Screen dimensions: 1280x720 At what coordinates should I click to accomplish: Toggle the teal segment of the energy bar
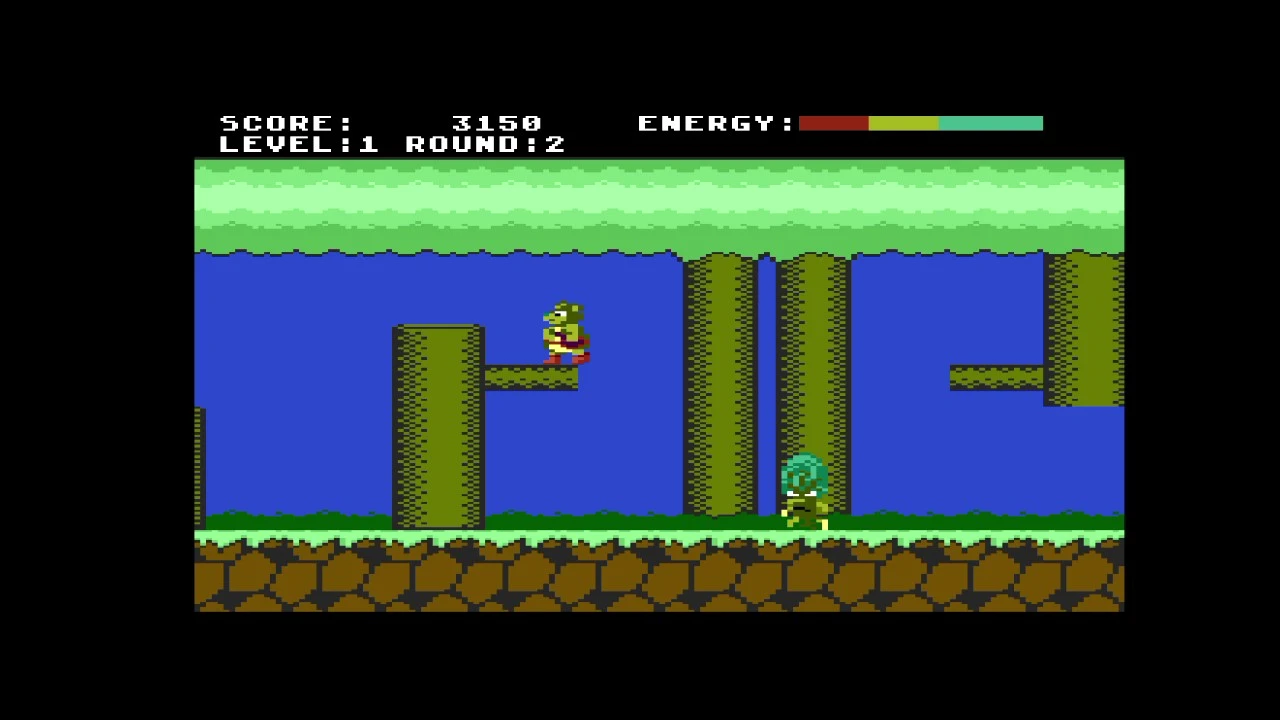tap(990, 123)
